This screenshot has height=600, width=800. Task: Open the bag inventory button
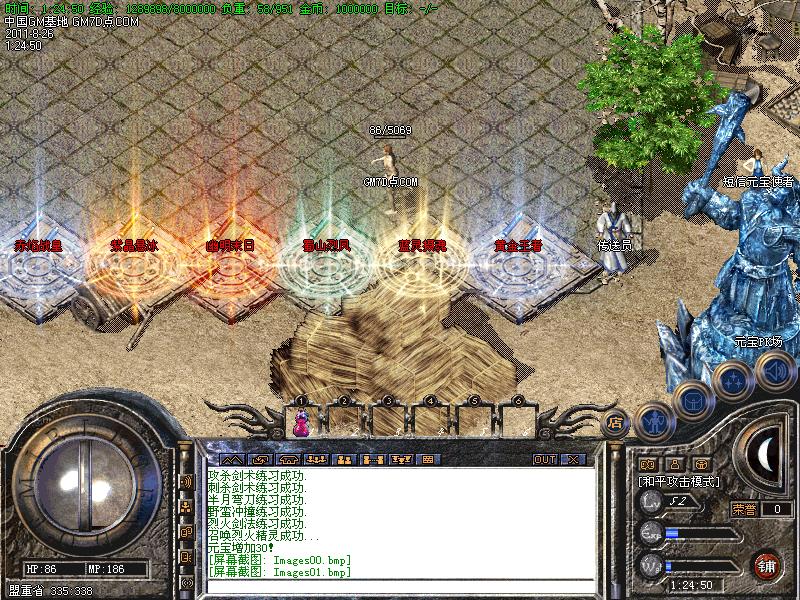coord(692,402)
